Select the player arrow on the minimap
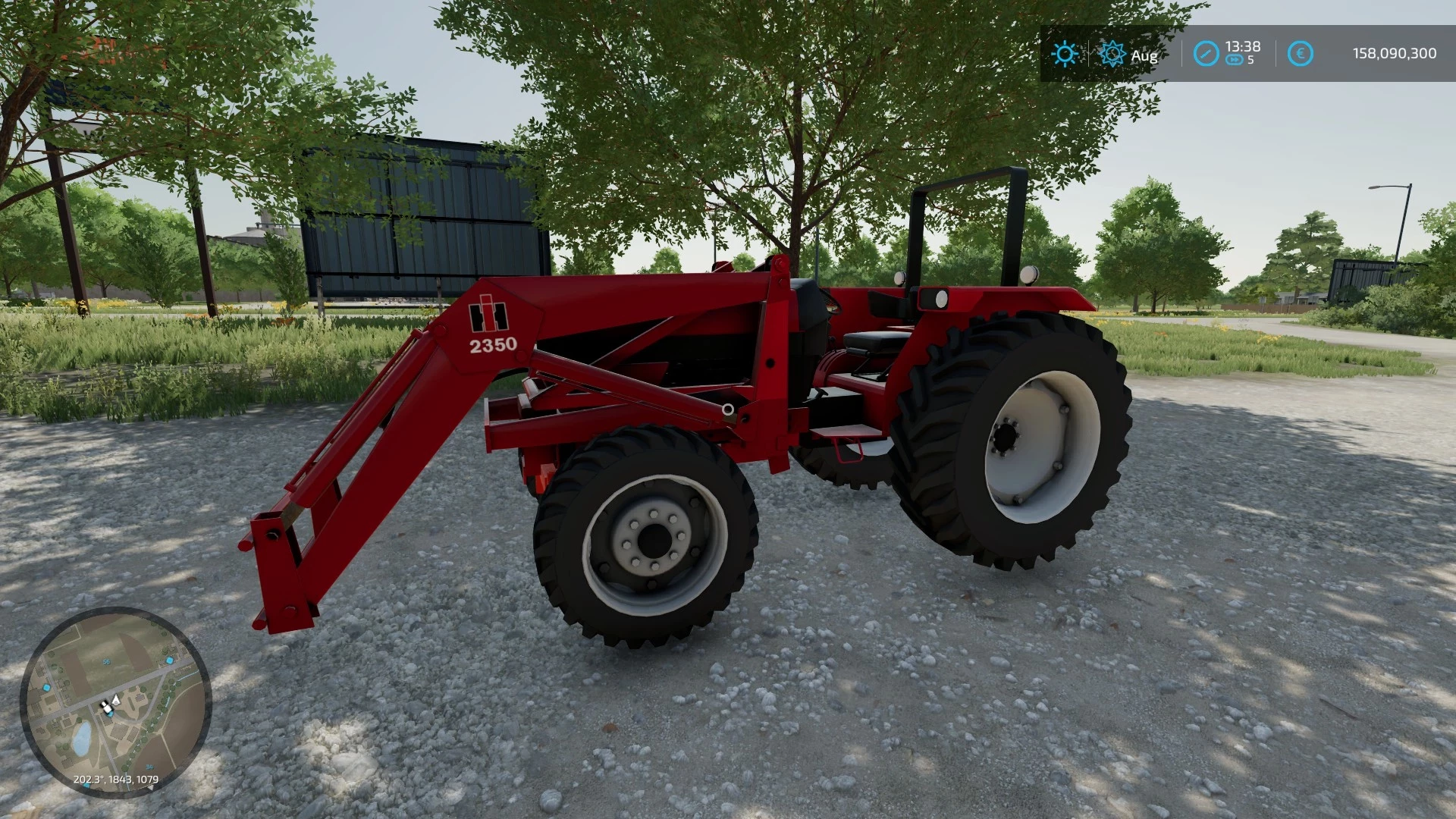 [115, 701]
